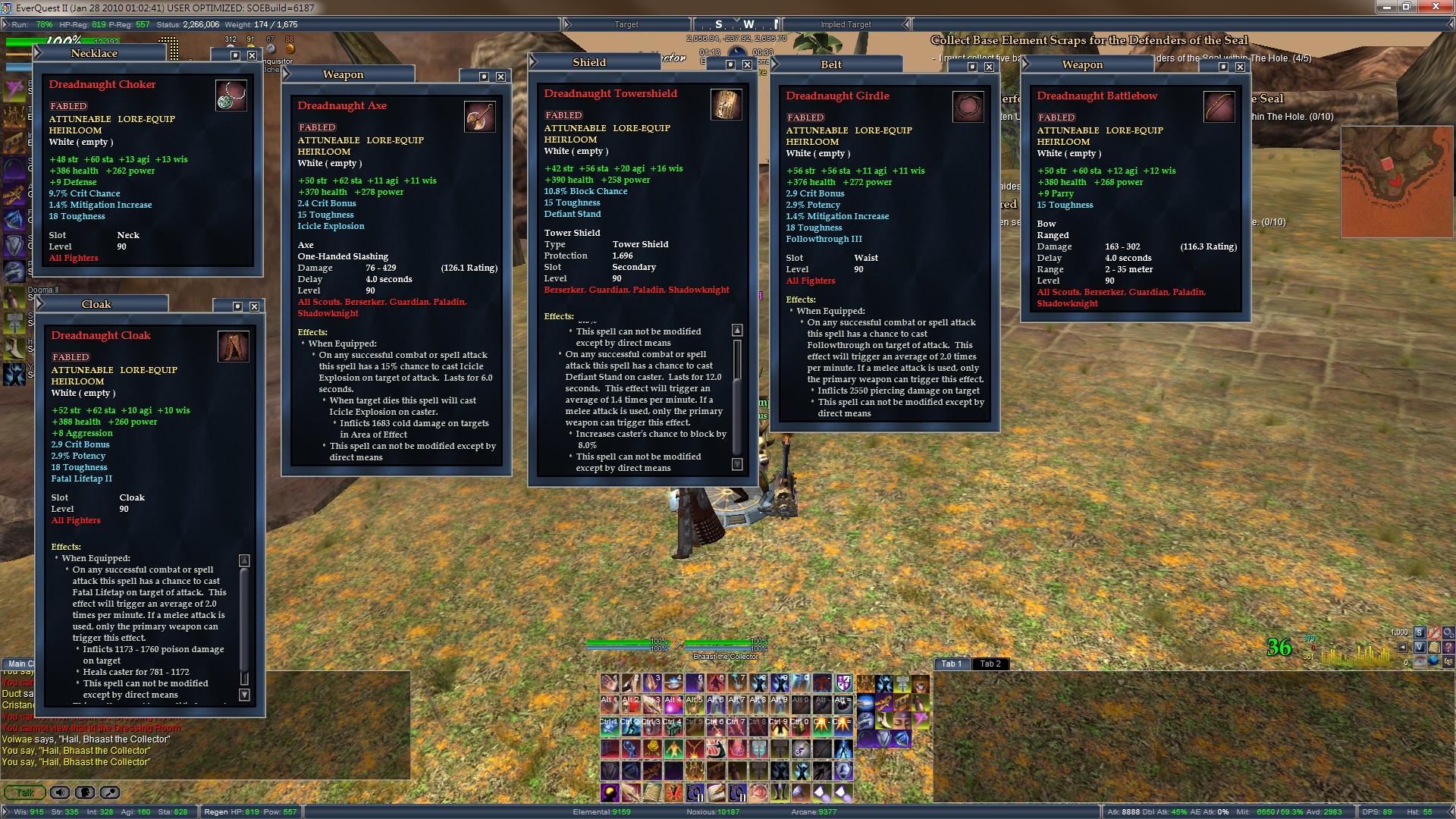
Task: Open the gear settings icon
Action: pyautogui.click(x=1448, y=632)
